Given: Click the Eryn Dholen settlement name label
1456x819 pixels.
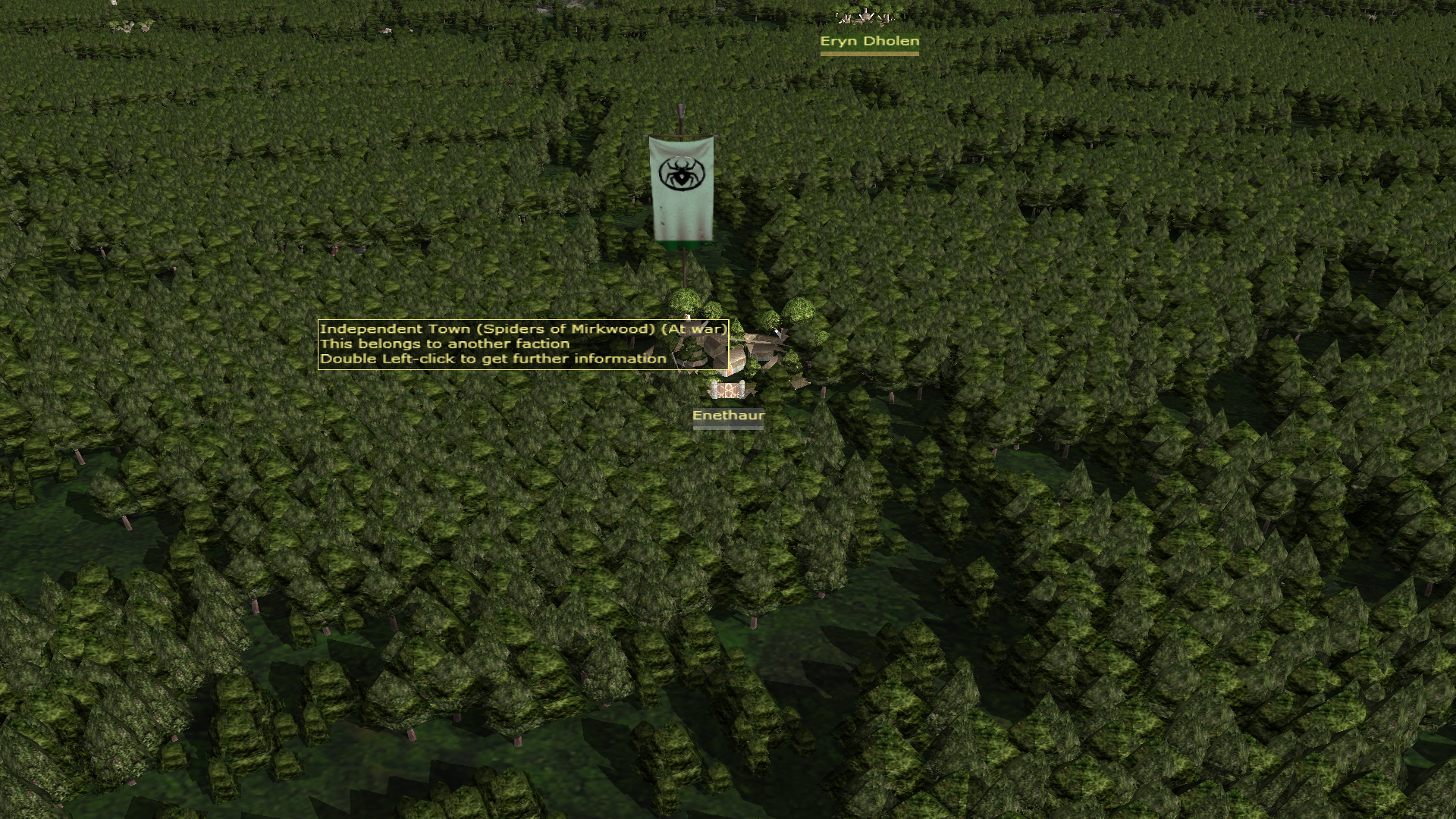Looking at the screenshot, I should pyautogui.click(x=869, y=42).
